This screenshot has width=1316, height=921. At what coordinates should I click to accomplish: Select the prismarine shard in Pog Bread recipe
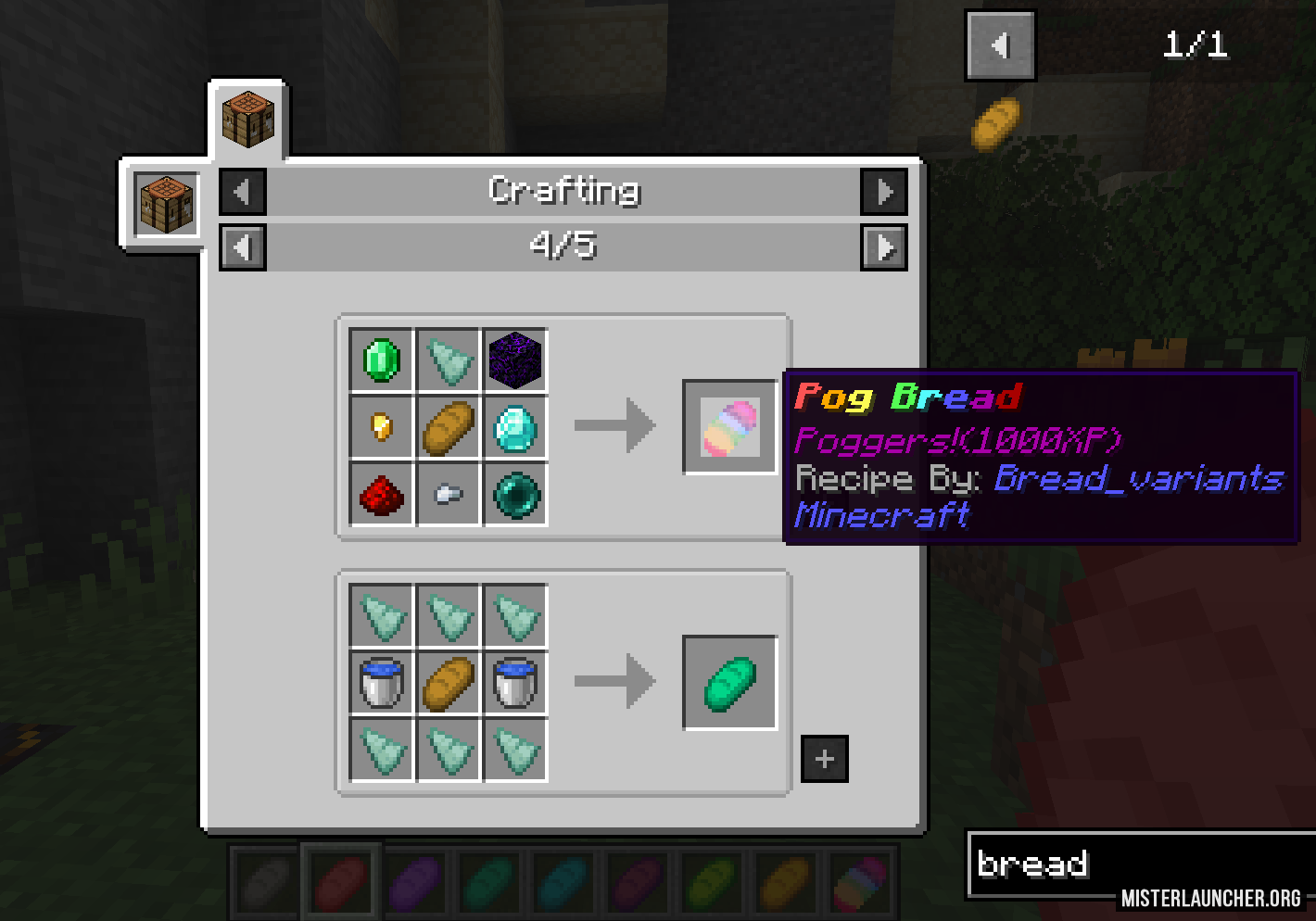click(x=449, y=360)
